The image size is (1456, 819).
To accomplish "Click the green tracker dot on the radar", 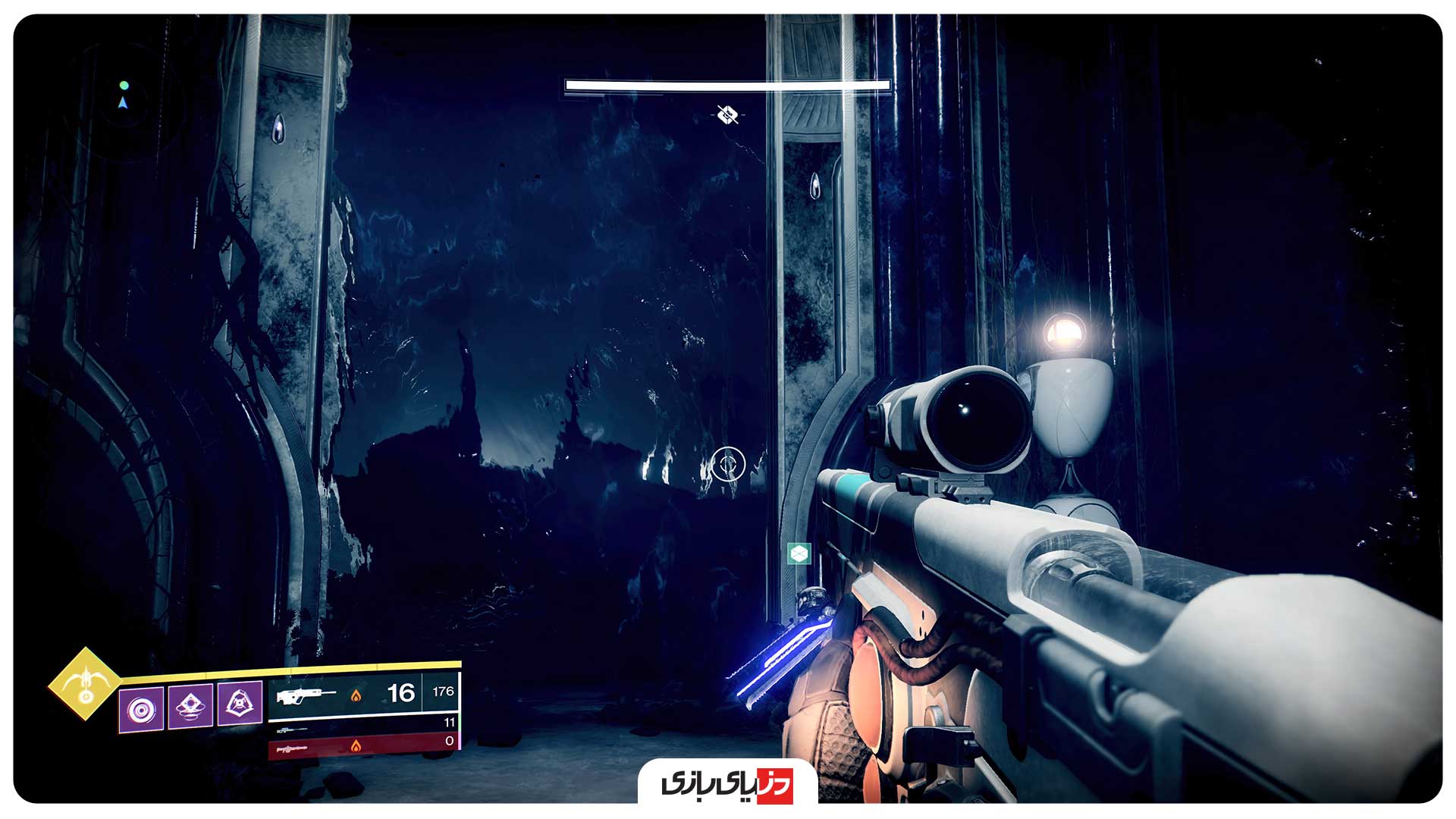I will pyautogui.click(x=124, y=84).
